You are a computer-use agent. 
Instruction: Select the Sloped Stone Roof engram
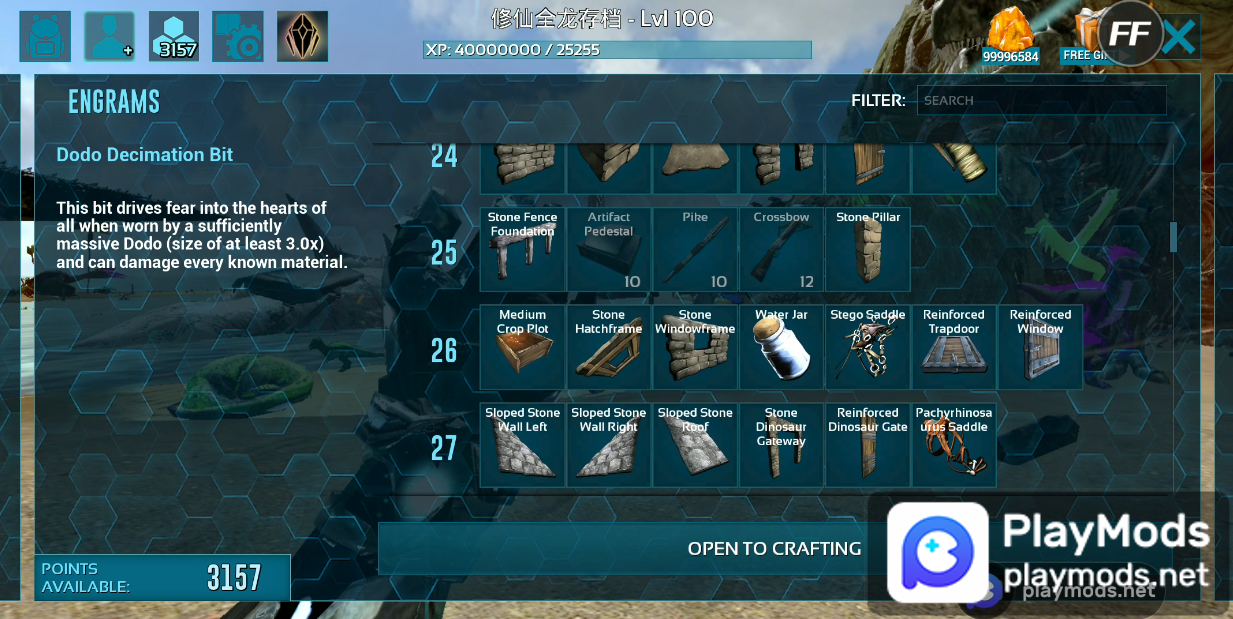tap(695, 445)
